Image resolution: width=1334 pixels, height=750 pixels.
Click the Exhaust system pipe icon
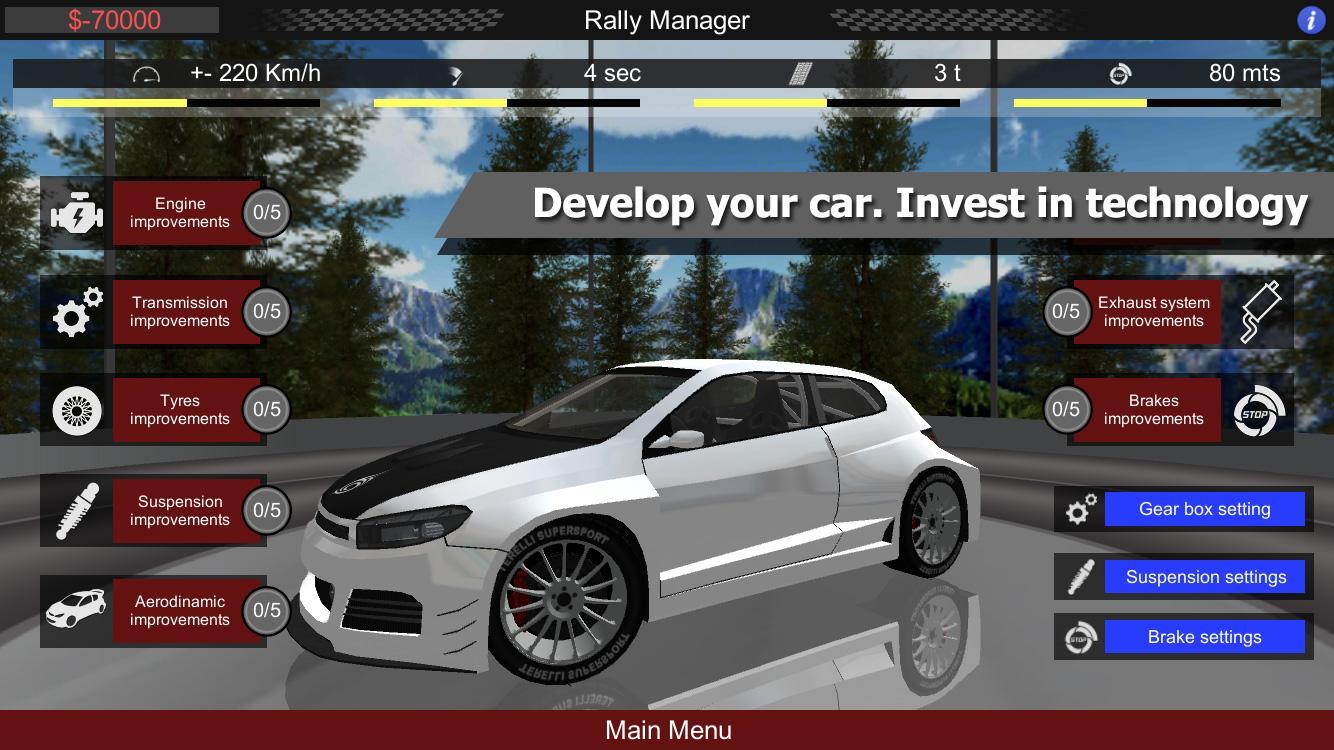point(1258,311)
